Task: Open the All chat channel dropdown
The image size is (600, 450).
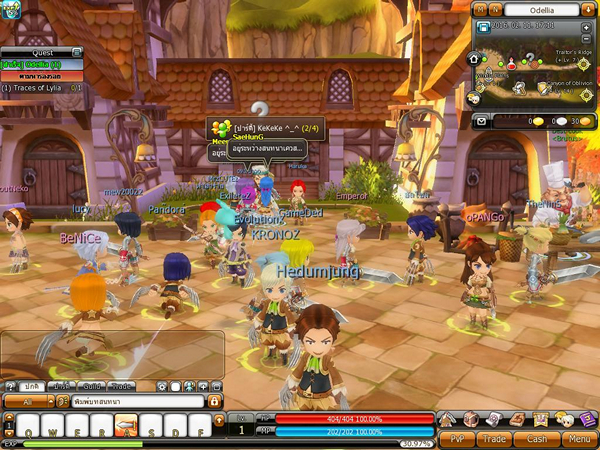Action: 28,401
